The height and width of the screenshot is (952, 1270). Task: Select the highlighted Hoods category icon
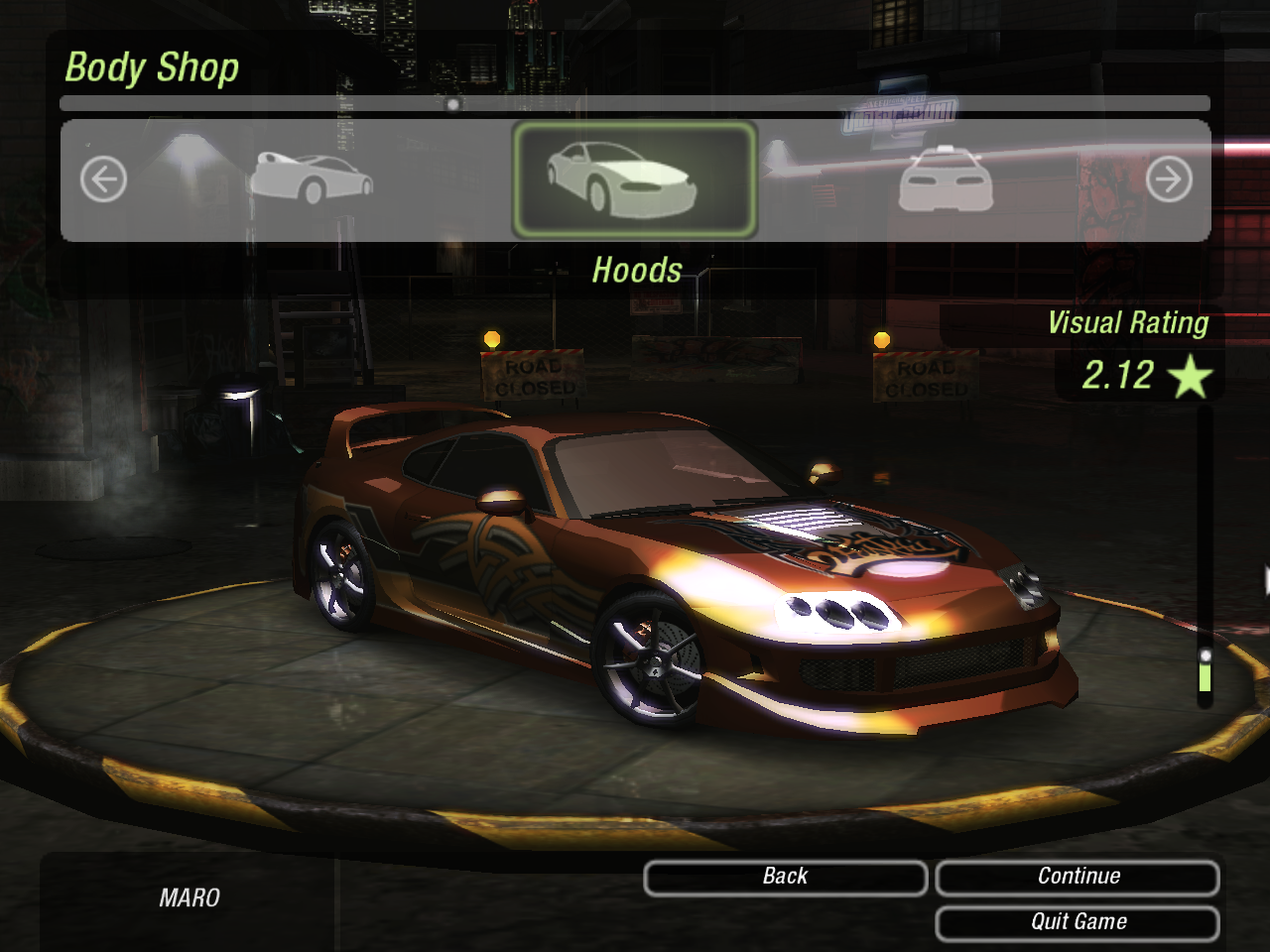[x=634, y=180]
